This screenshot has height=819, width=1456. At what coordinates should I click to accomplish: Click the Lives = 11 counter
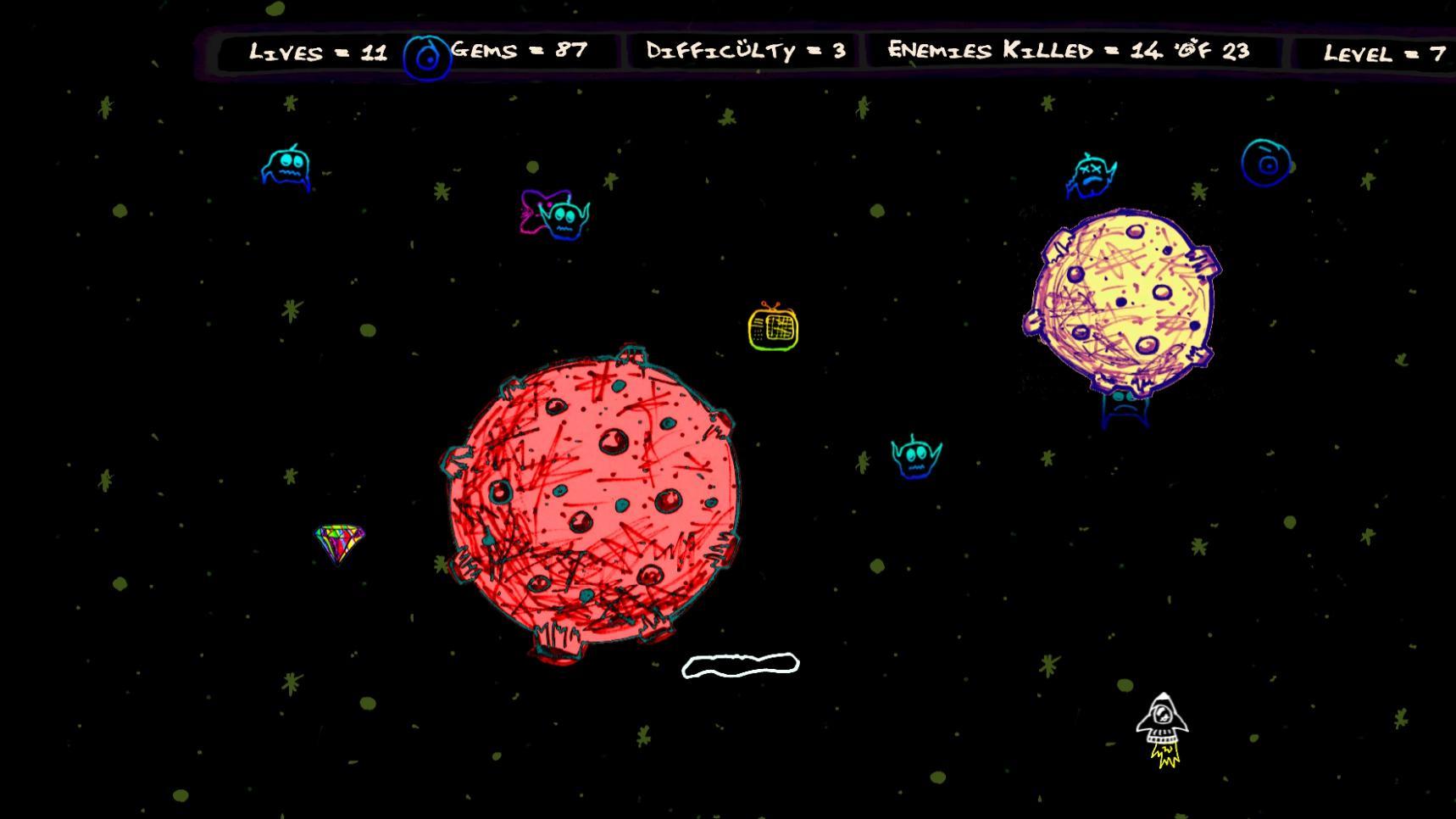pyautogui.click(x=318, y=53)
